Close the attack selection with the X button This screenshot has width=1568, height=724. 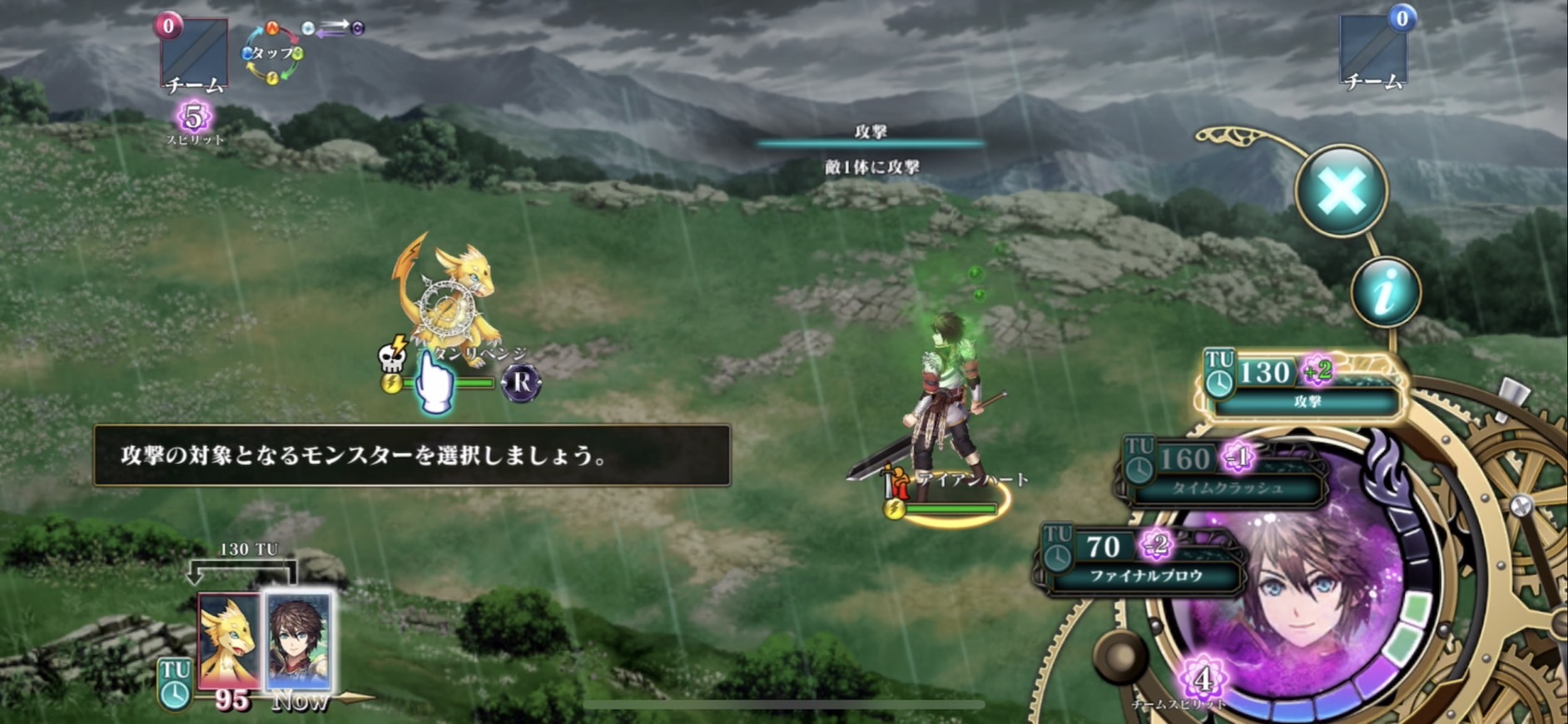point(1341,191)
